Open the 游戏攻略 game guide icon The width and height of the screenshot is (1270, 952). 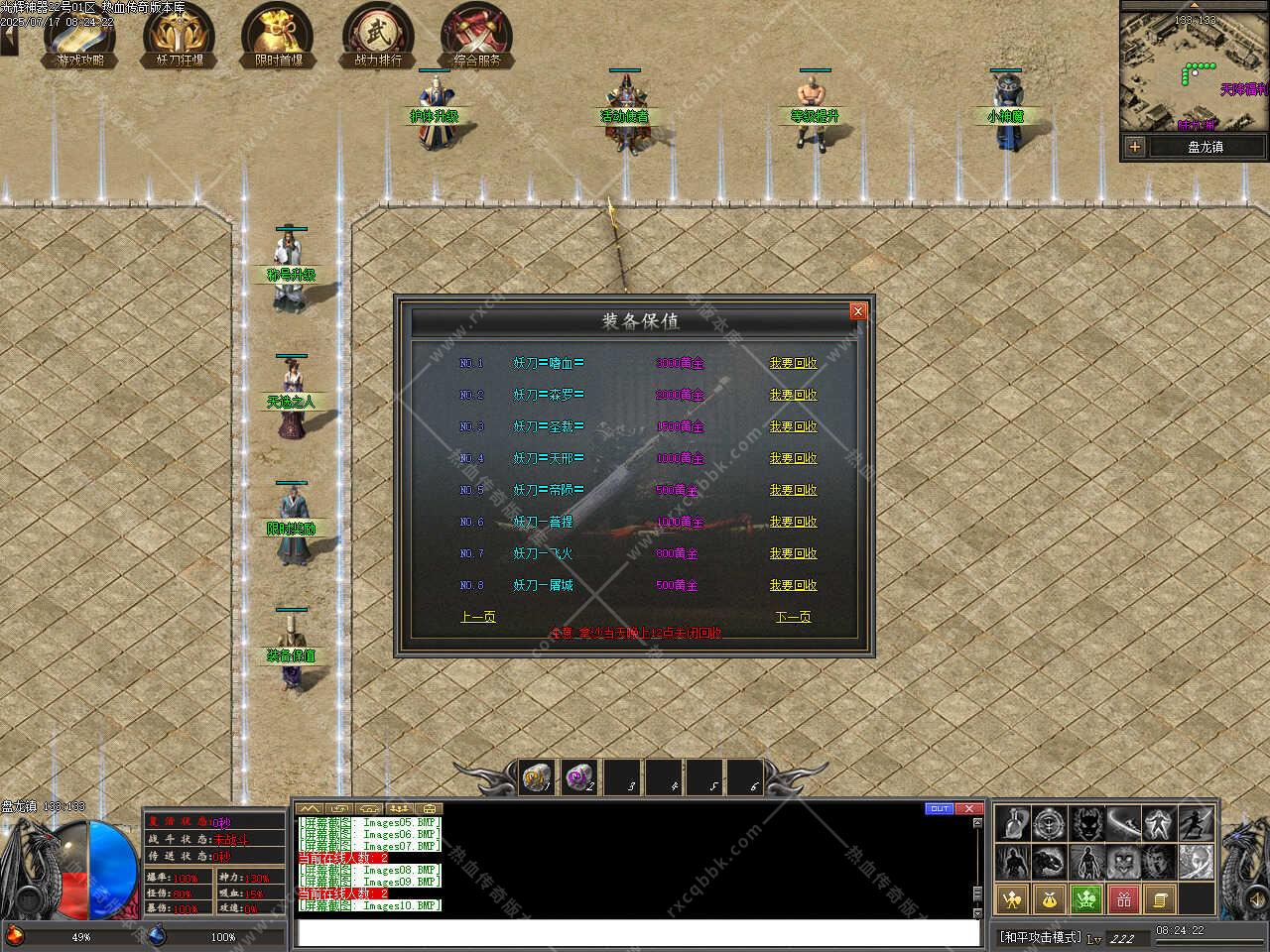[79, 36]
